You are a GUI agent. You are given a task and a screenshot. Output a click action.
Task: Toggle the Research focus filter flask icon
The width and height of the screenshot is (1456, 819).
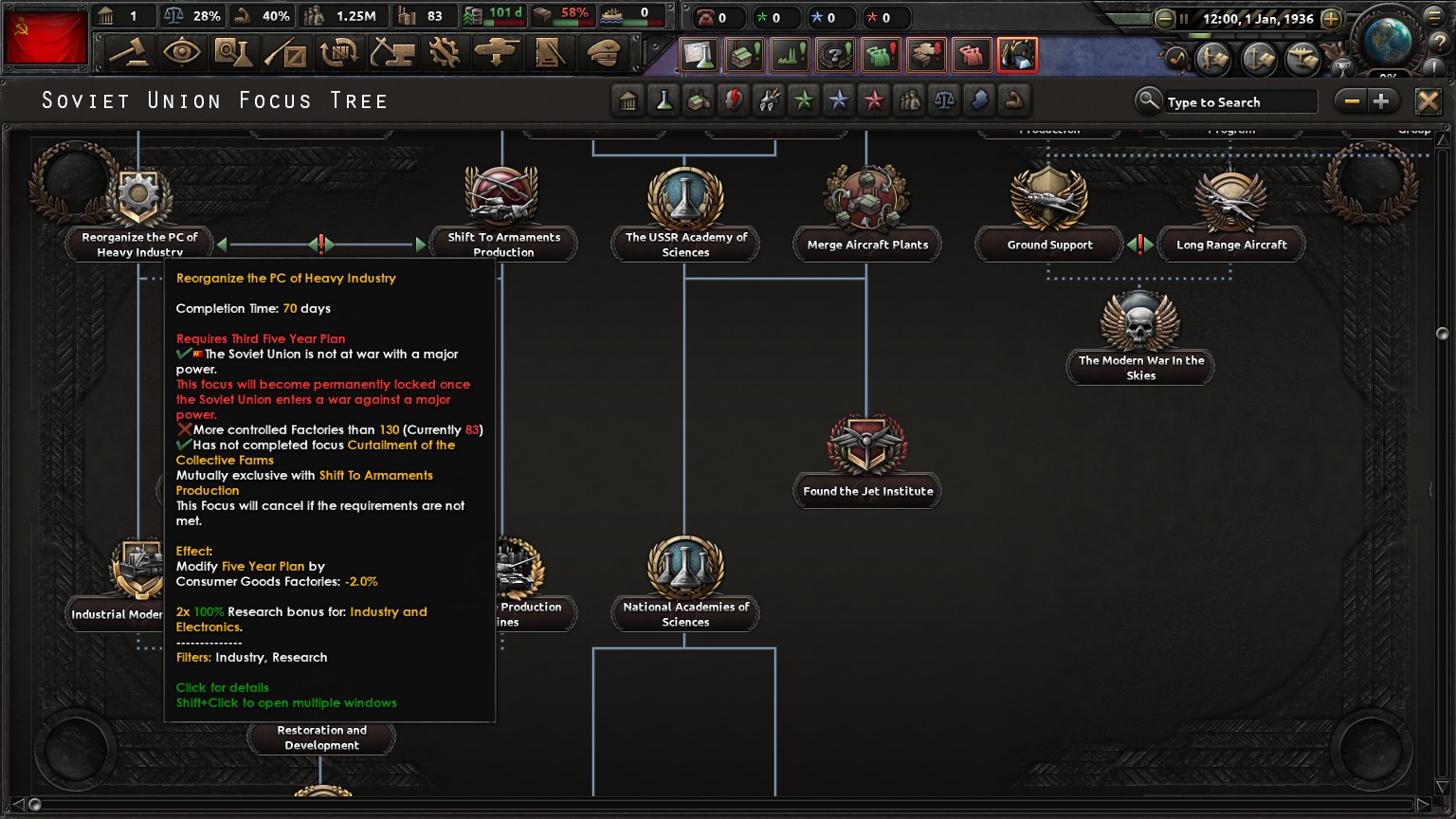[664, 100]
